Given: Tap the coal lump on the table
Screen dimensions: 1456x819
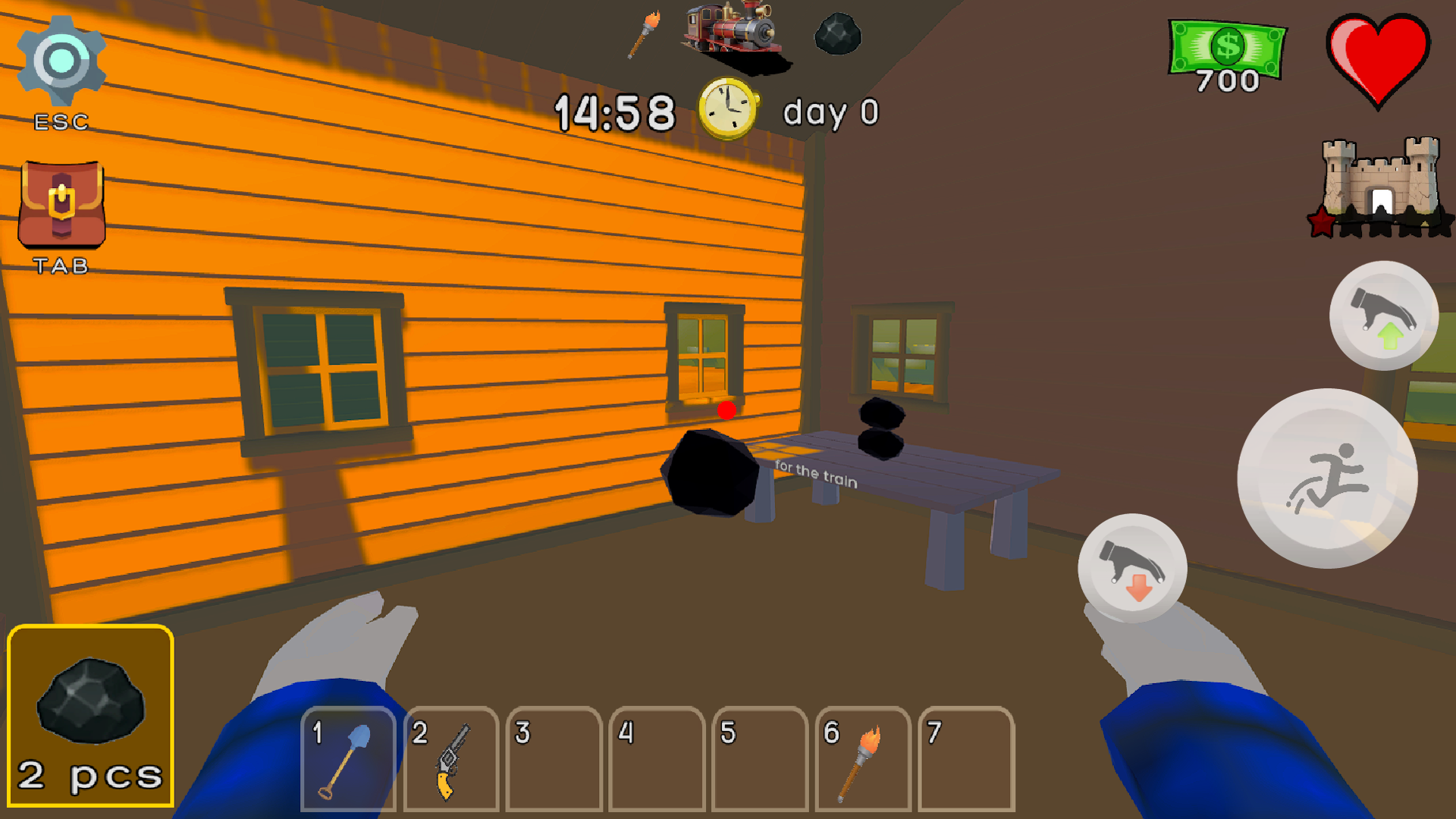Looking at the screenshot, I should [x=880, y=436].
